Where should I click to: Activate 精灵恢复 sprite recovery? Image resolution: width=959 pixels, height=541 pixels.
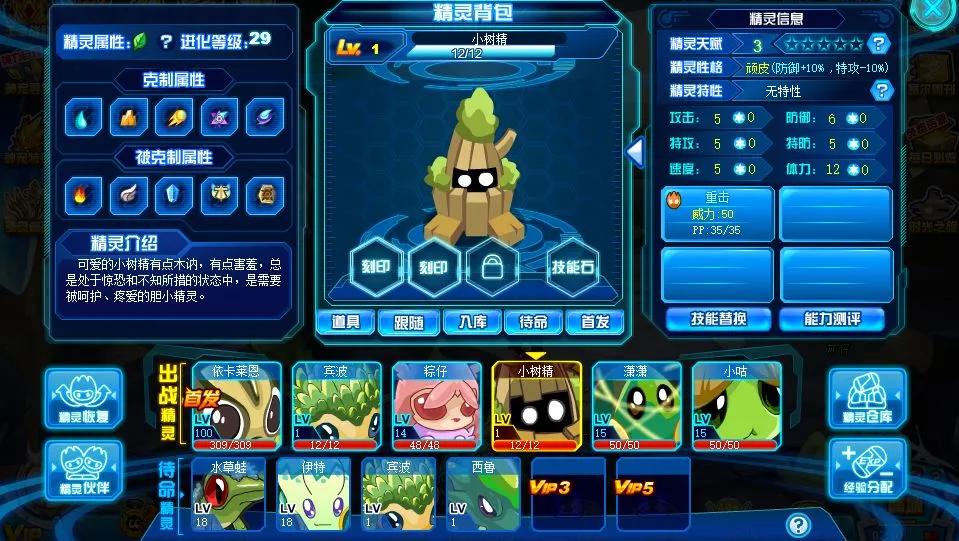coord(83,397)
